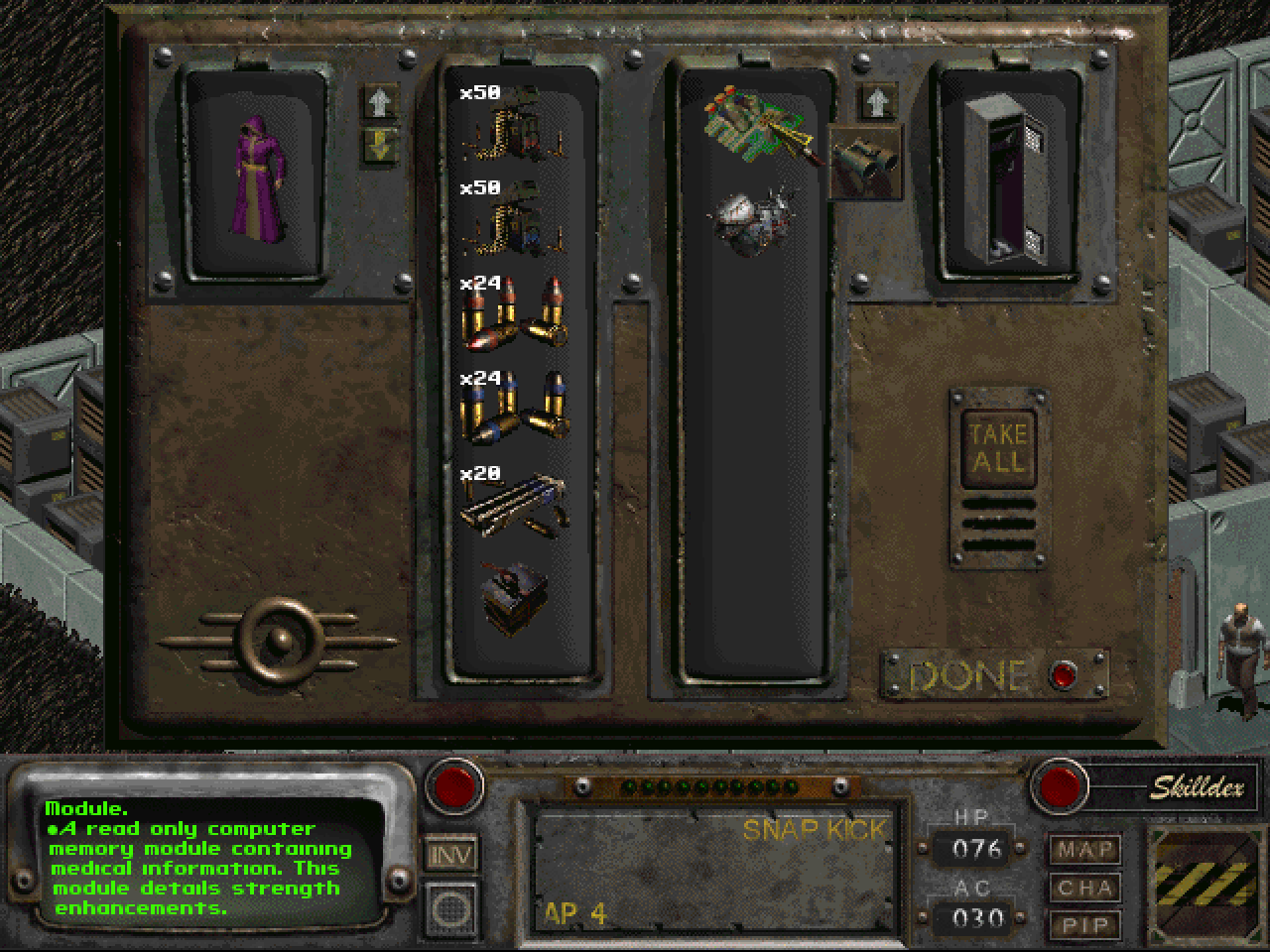Open the character sheet via the CHA button

pos(1083,889)
